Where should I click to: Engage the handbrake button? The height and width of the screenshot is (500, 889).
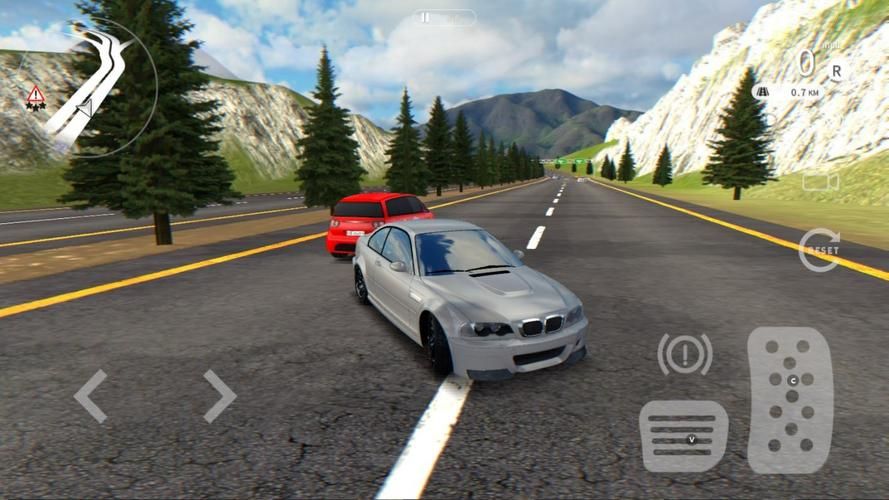685,354
